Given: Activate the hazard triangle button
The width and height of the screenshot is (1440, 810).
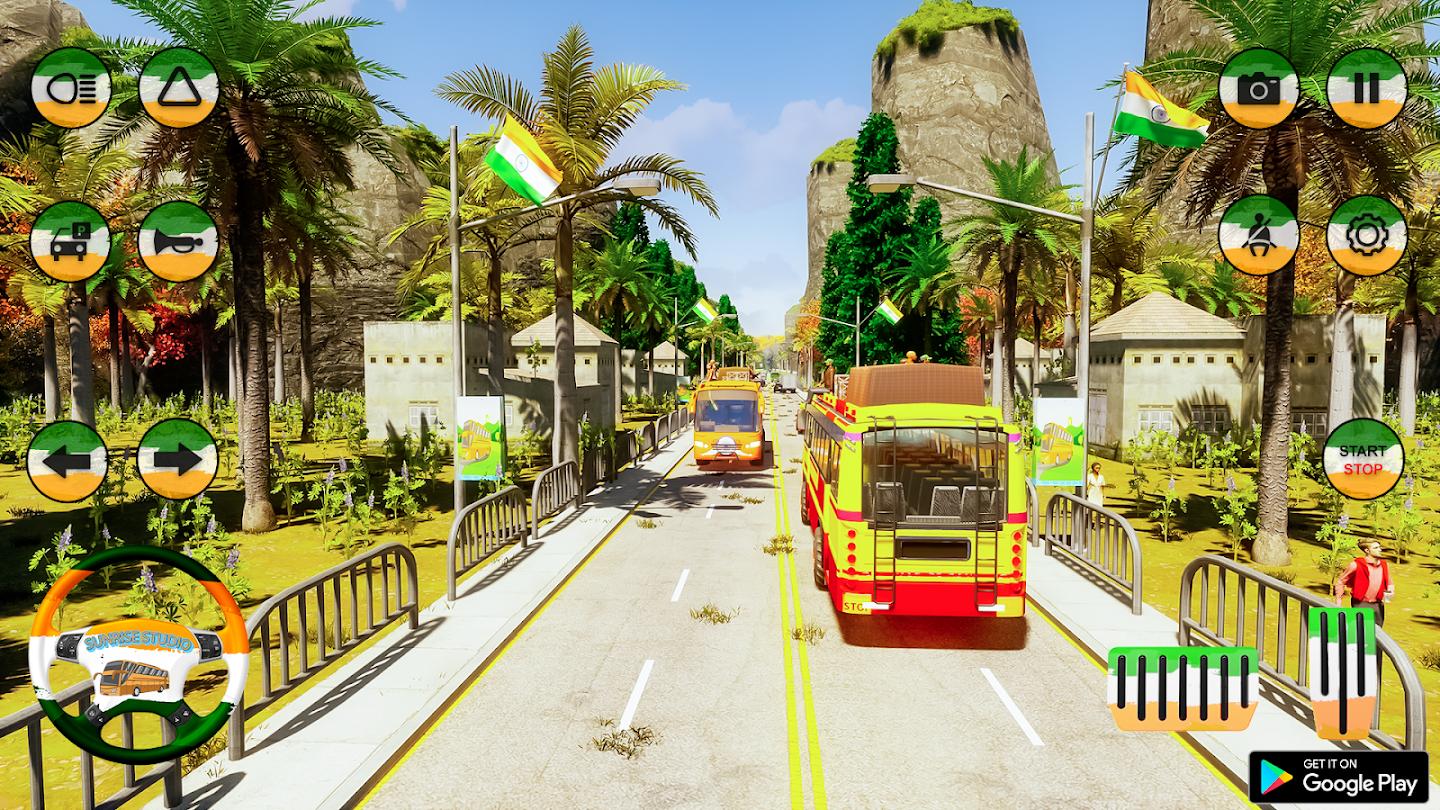Looking at the screenshot, I should tap(179, 87).
